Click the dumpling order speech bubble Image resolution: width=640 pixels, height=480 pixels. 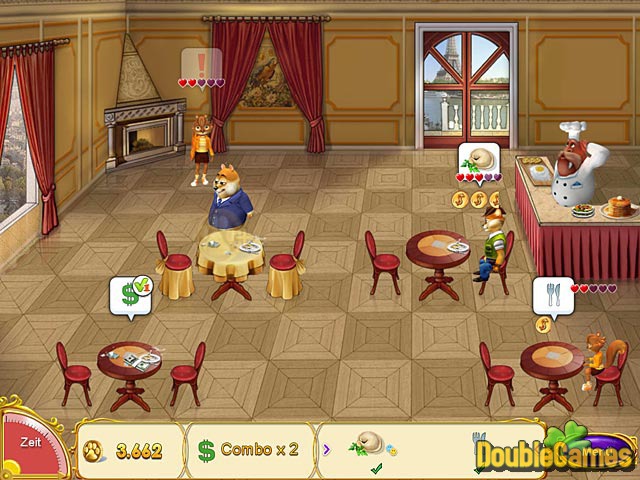tap(475, 159)
